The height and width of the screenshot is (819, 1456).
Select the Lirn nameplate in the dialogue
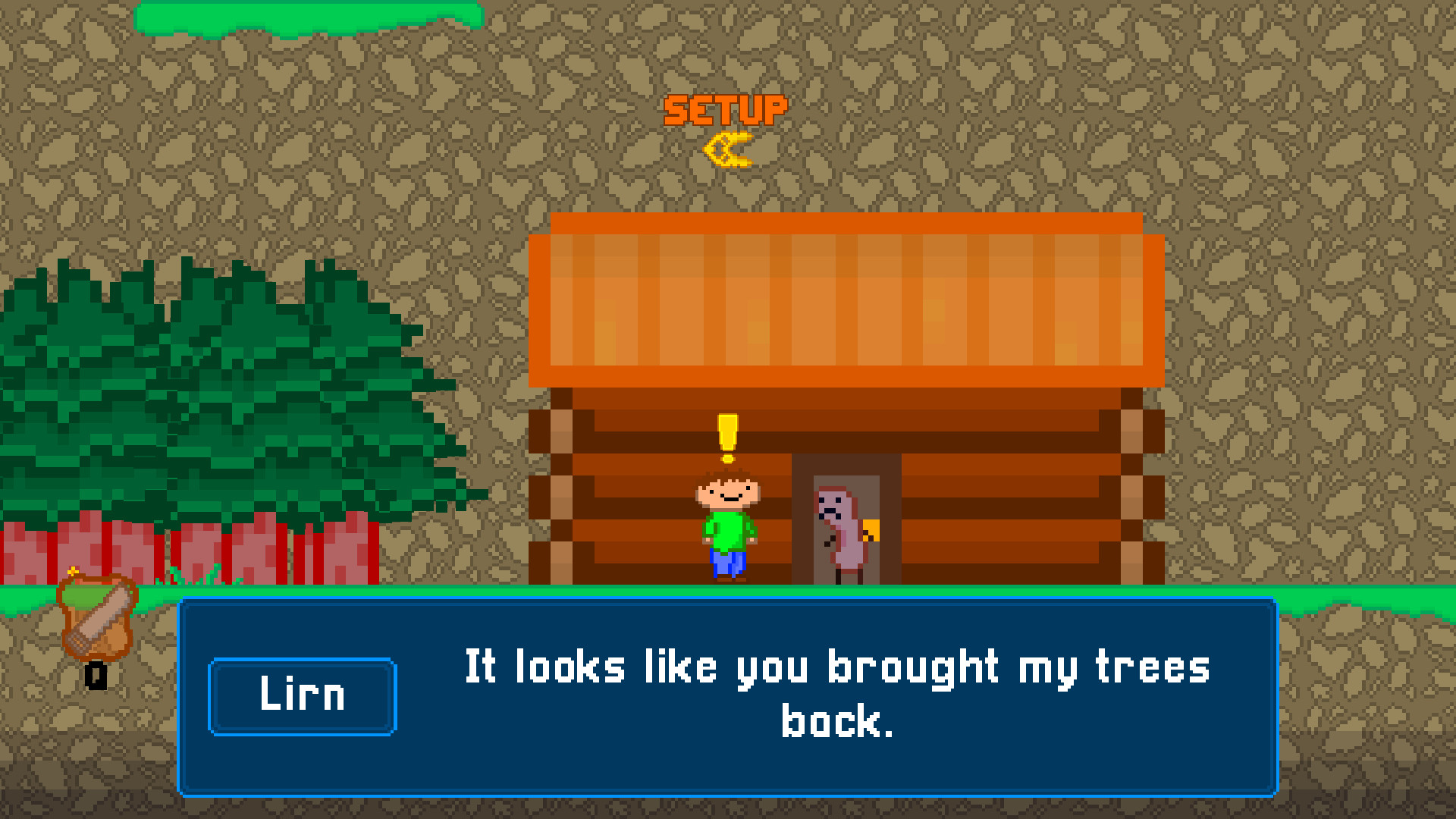302,695
